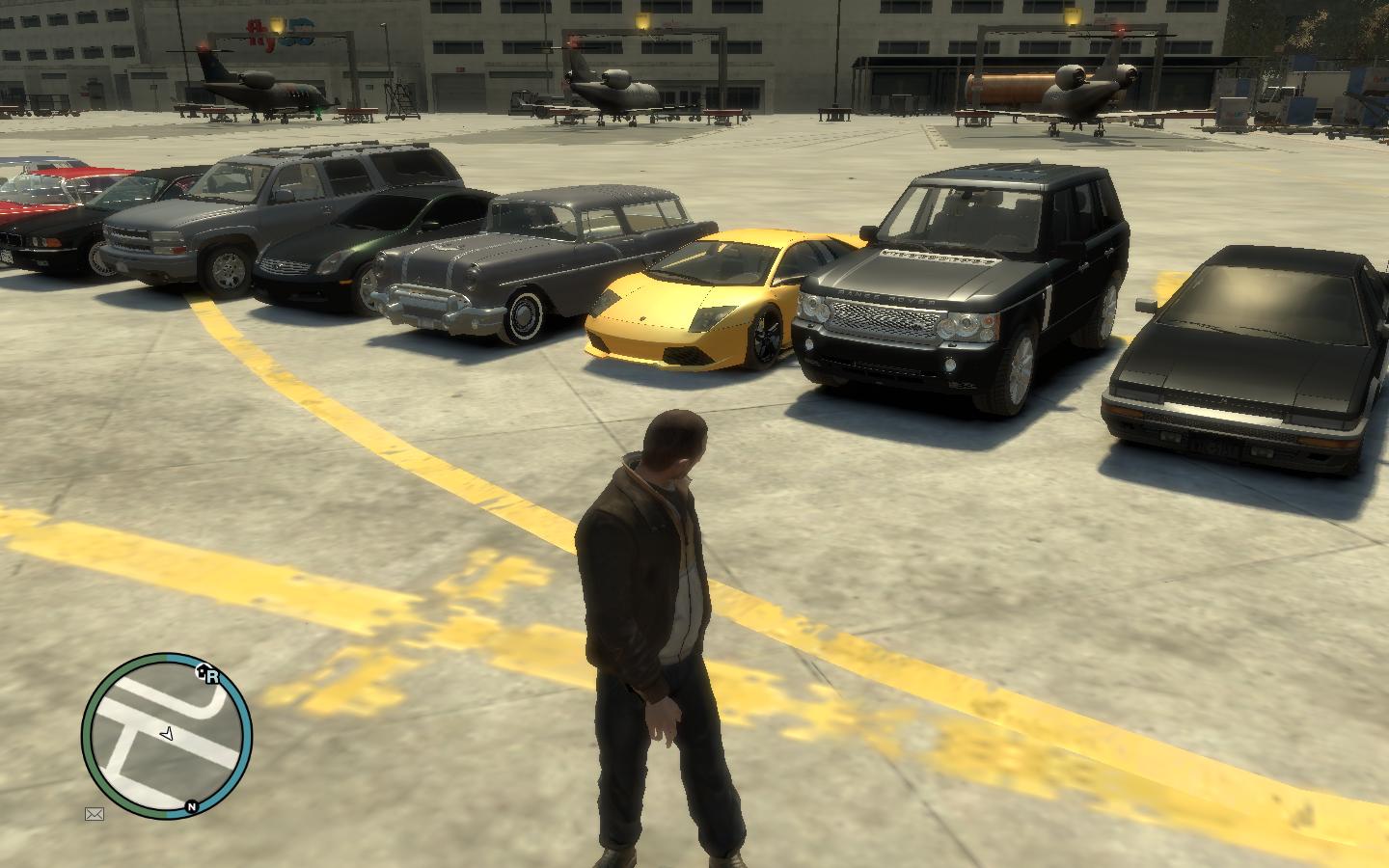Click the player arrow on the minimap

pos(168,734)
